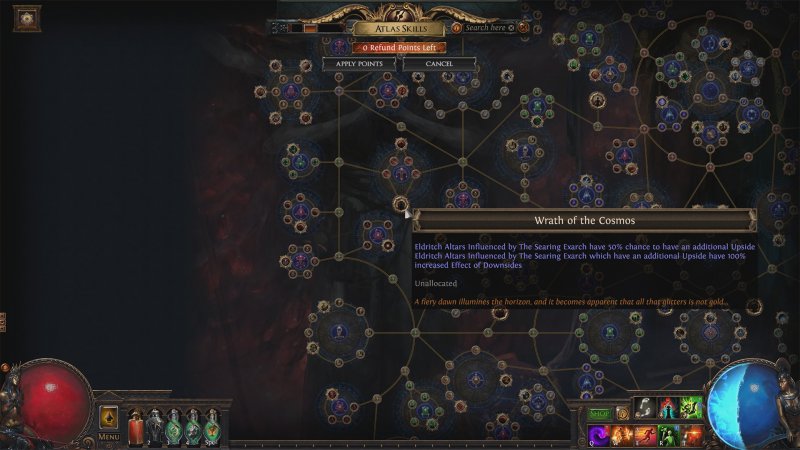Activate the purple vortex skill
Screen dimensions: 800x450
tap(597, 435)
